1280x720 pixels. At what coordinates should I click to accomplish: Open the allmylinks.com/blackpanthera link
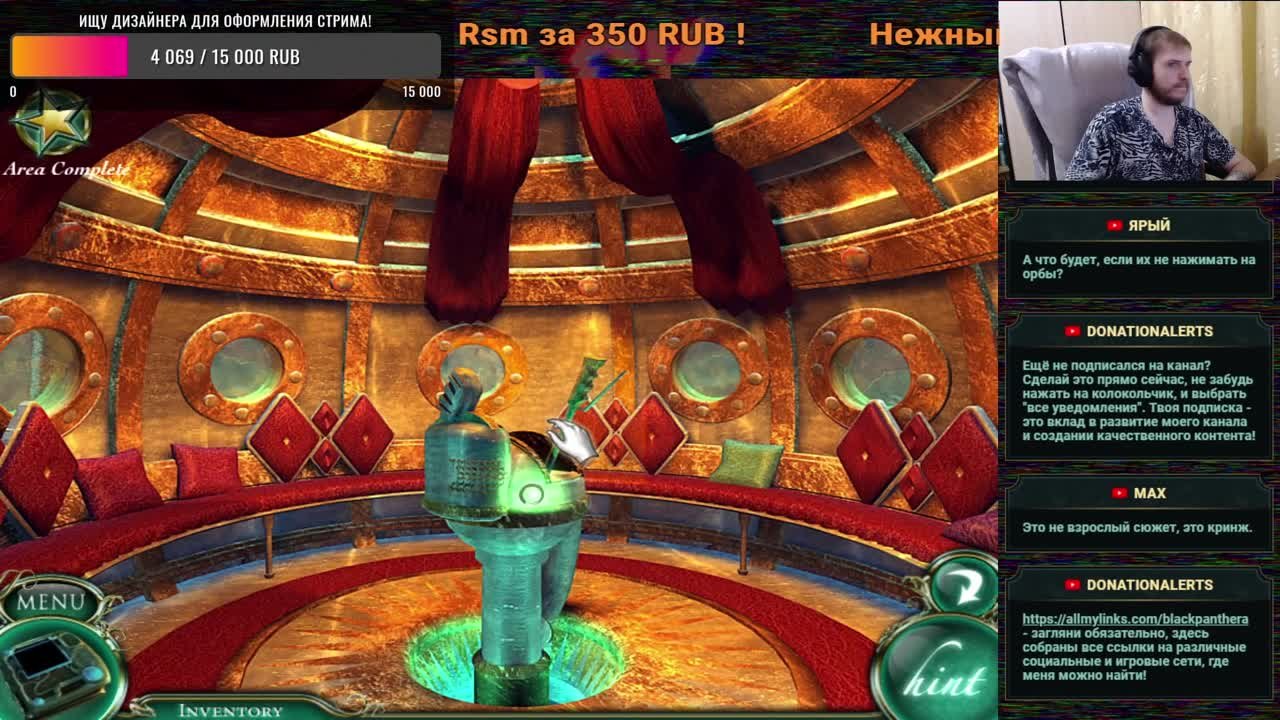[1135, 619]
